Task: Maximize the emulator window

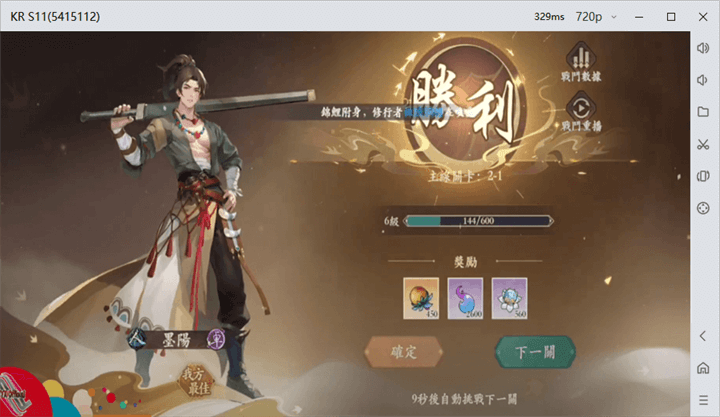Action: coord(671,17)
